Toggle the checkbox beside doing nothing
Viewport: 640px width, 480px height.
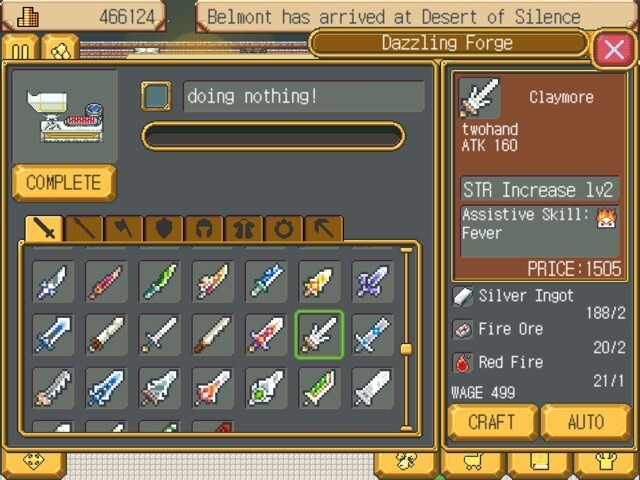point(157,96)
